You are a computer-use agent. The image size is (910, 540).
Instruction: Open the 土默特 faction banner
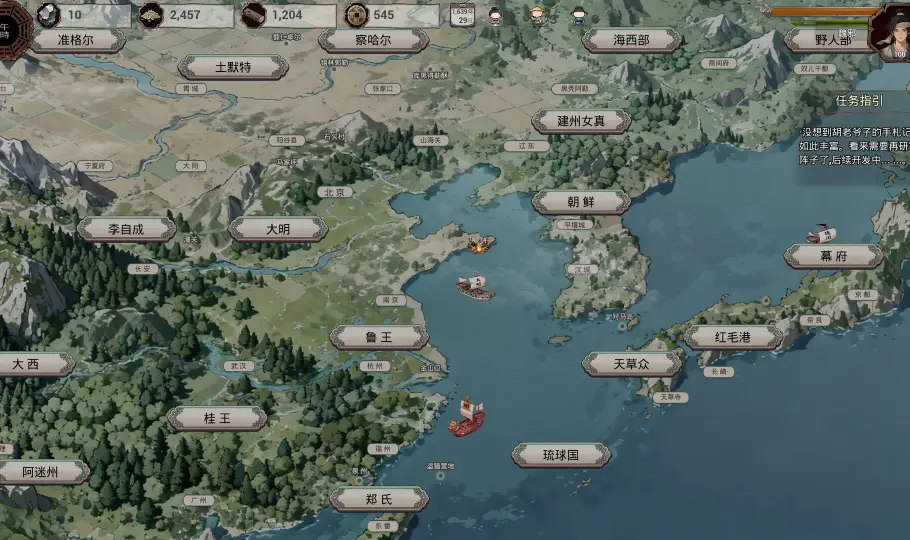pos(233,67)
